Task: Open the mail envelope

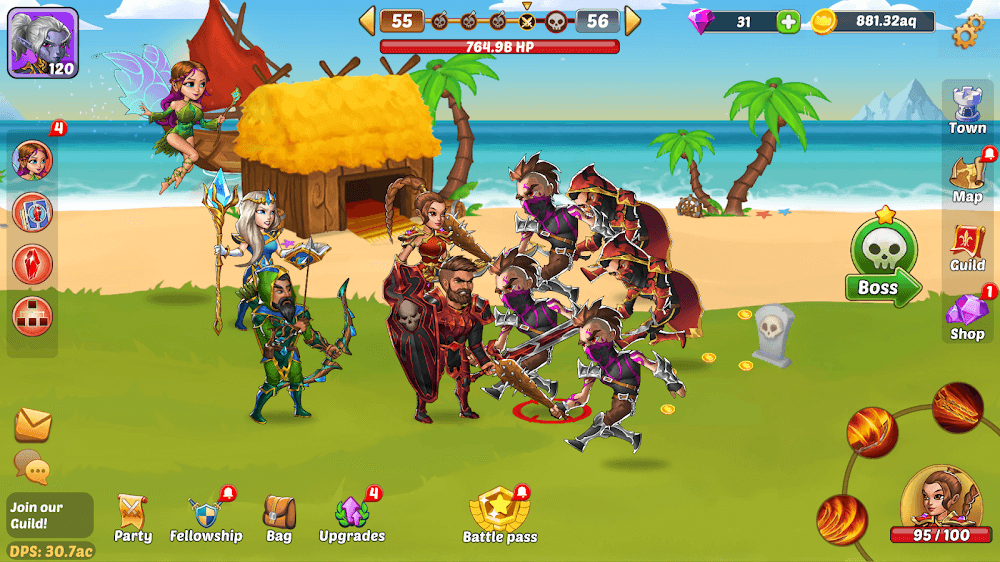Action: tap(33, 425)
